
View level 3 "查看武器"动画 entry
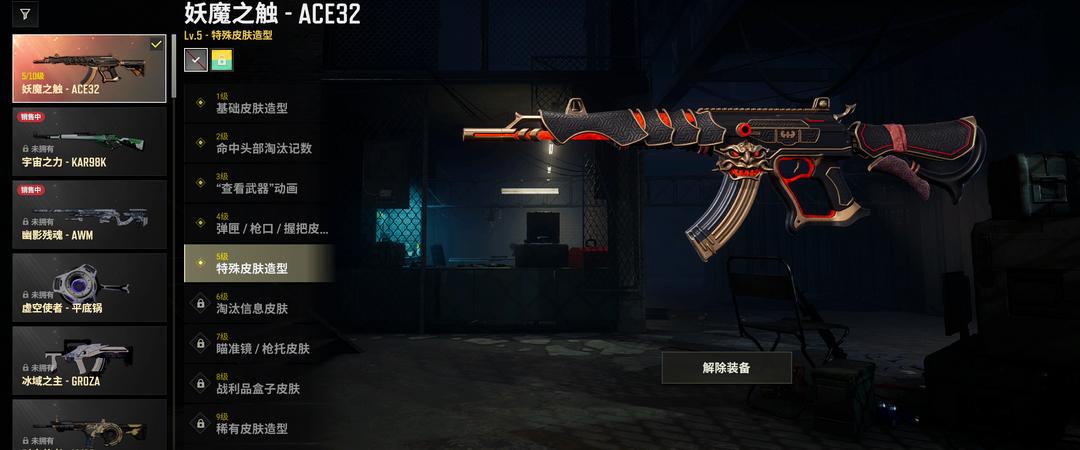click(258, 184)
